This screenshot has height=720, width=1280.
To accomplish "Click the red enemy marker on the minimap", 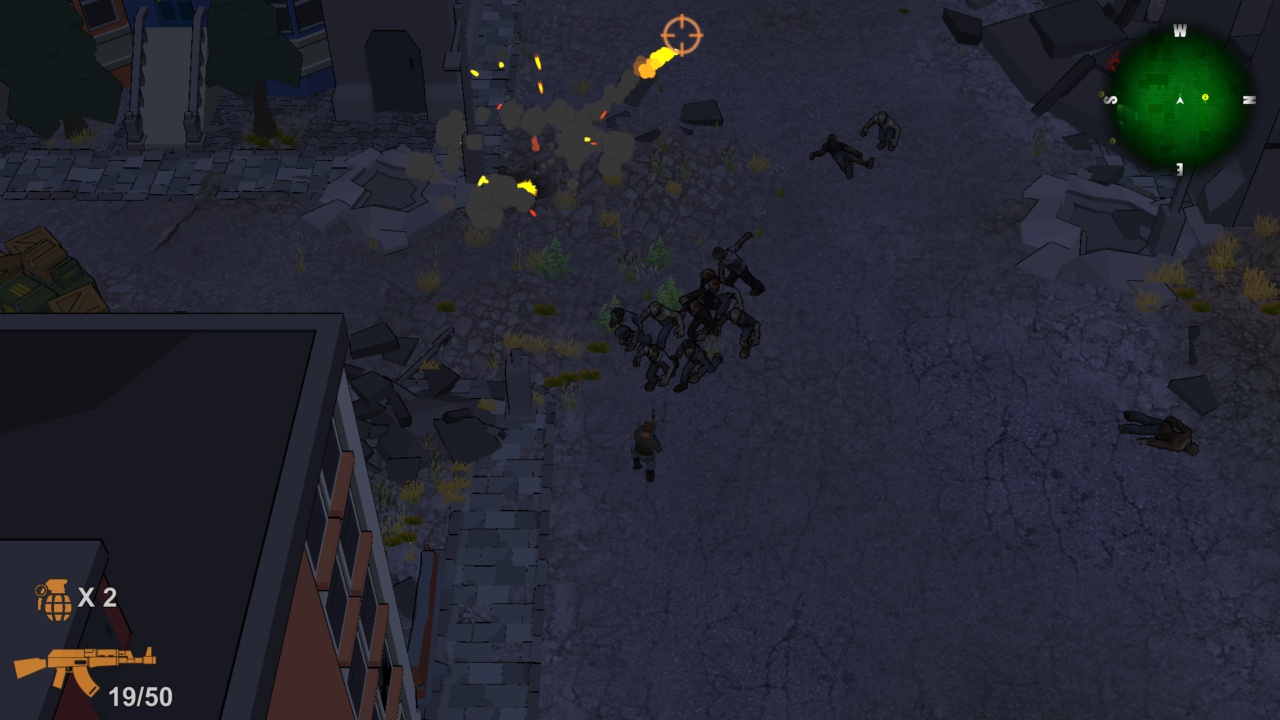I will (x=1112, y=61).
